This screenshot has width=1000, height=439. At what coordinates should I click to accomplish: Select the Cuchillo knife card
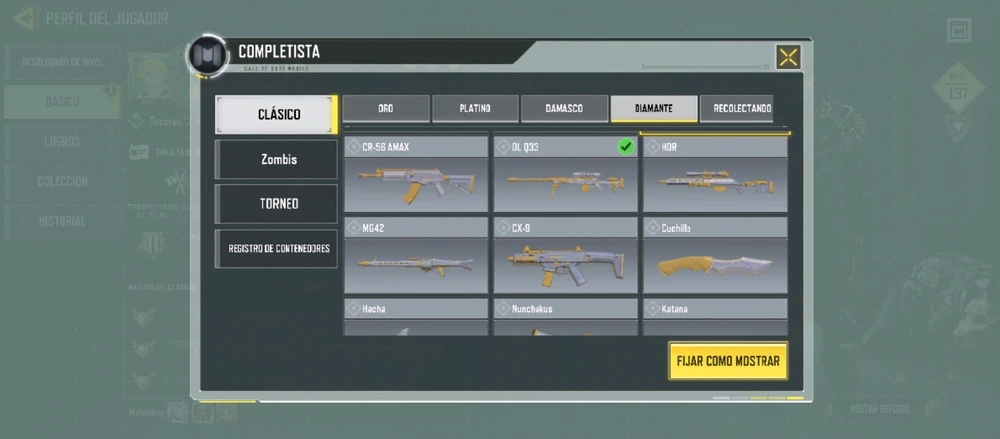point(714,256)
